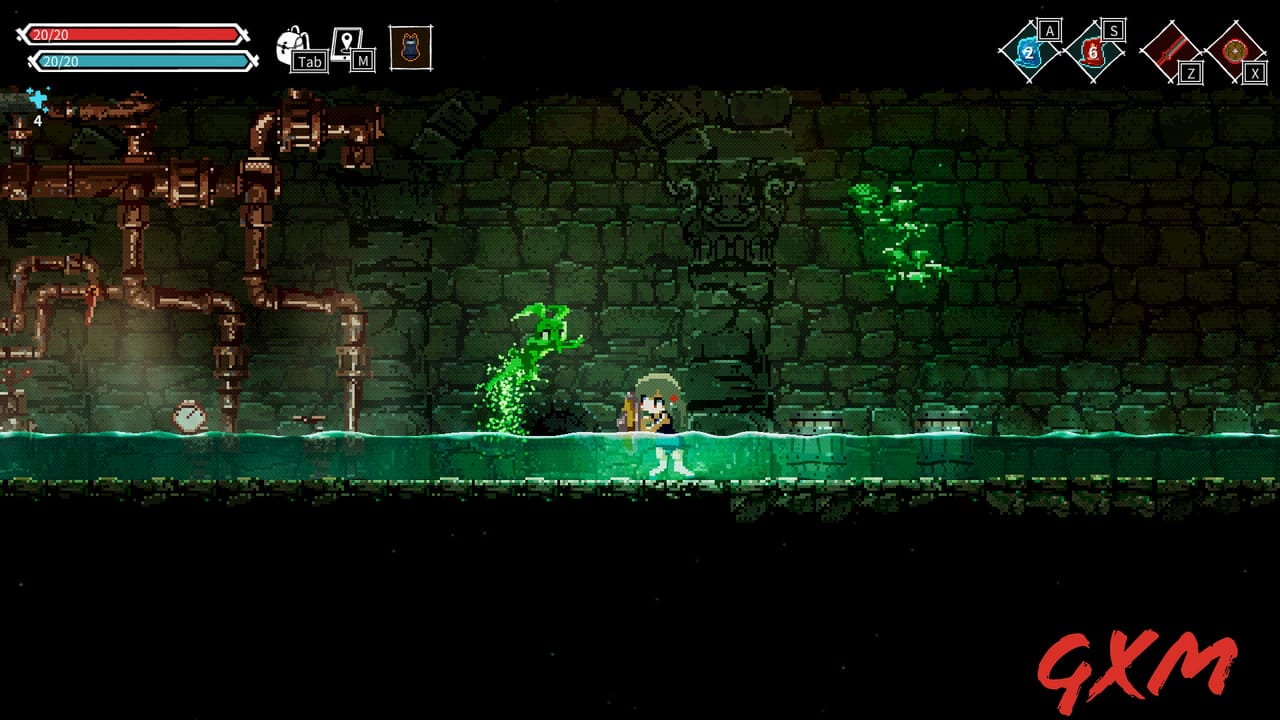Select the sword weapon in slot Z
The image size is (1280, 720).
(x=1170, y=48)
